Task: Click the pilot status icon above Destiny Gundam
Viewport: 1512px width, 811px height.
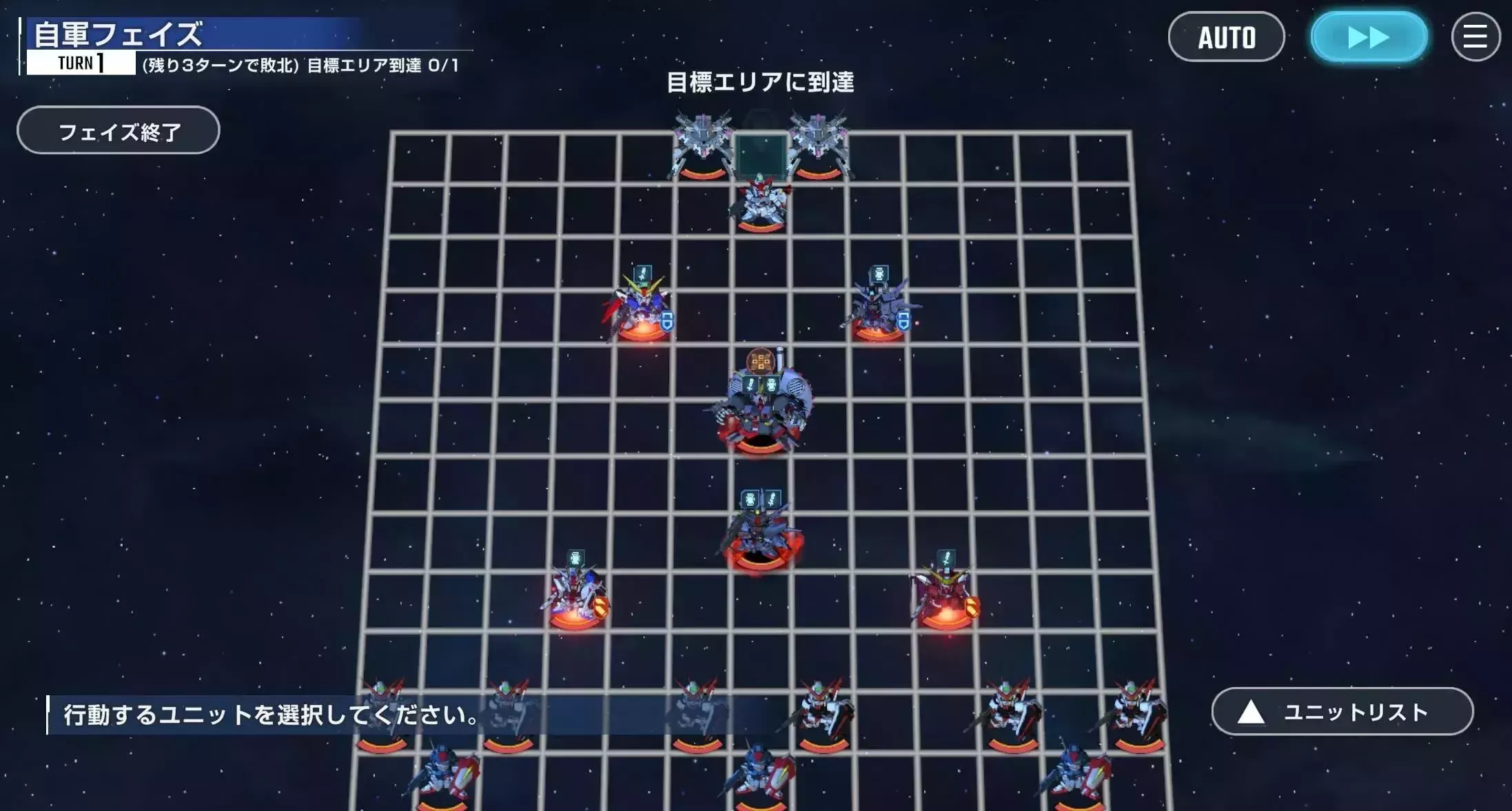Action: 643,273
